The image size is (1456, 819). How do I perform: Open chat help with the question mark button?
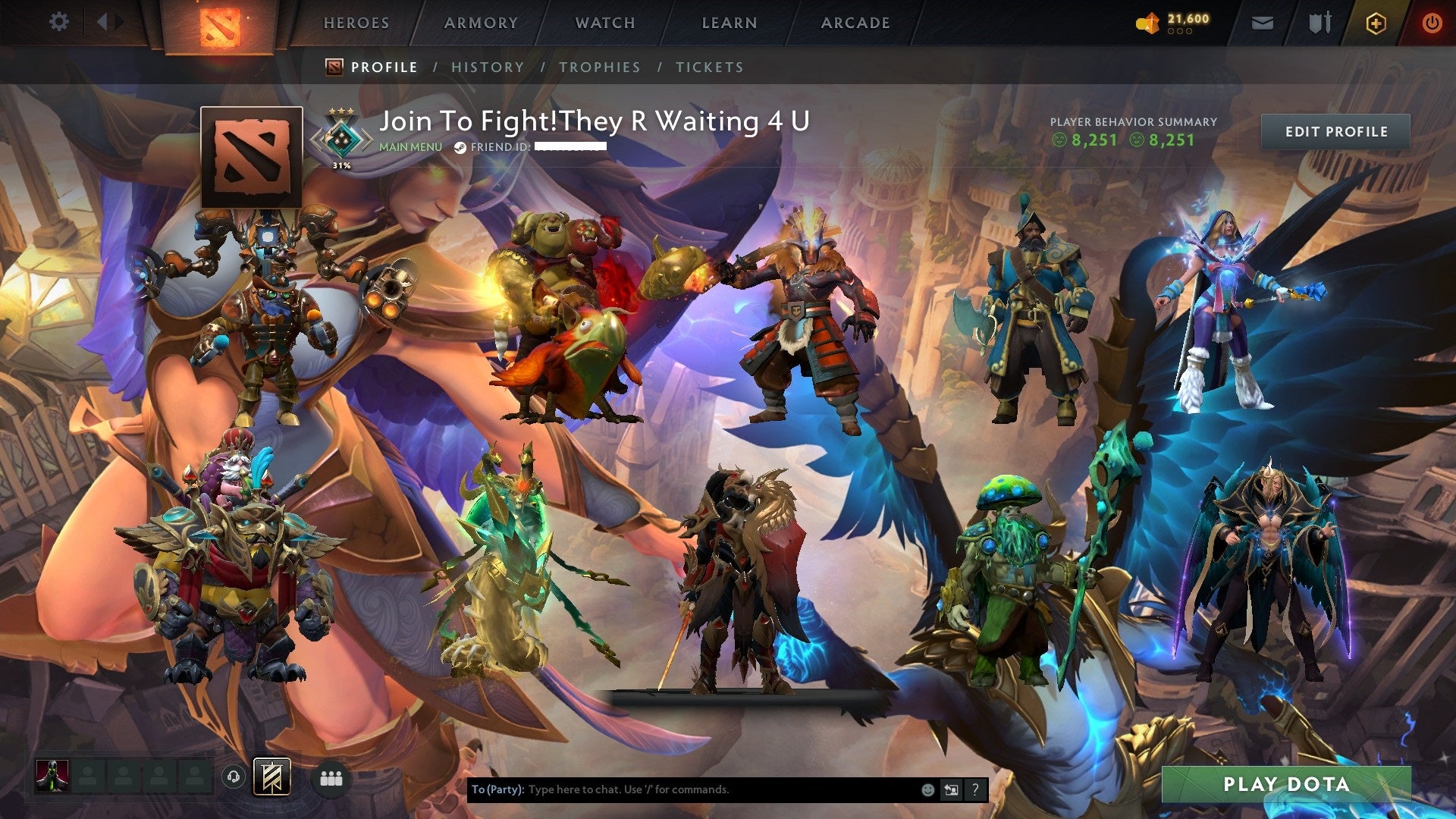(974, 789)
